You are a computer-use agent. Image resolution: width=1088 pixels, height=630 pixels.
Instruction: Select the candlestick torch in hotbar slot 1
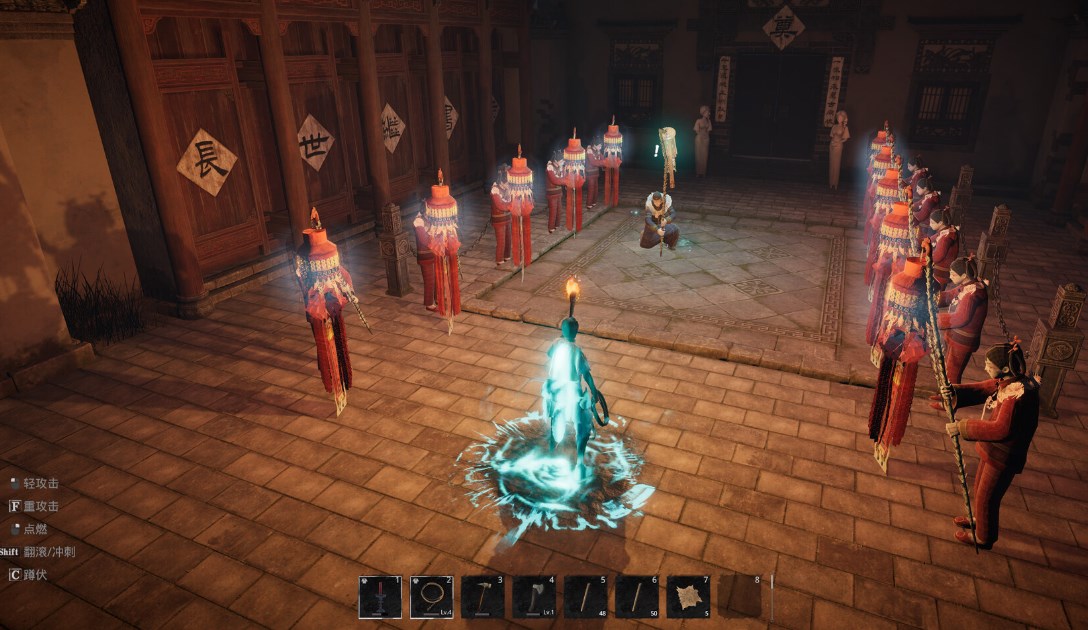coord(380,597)
